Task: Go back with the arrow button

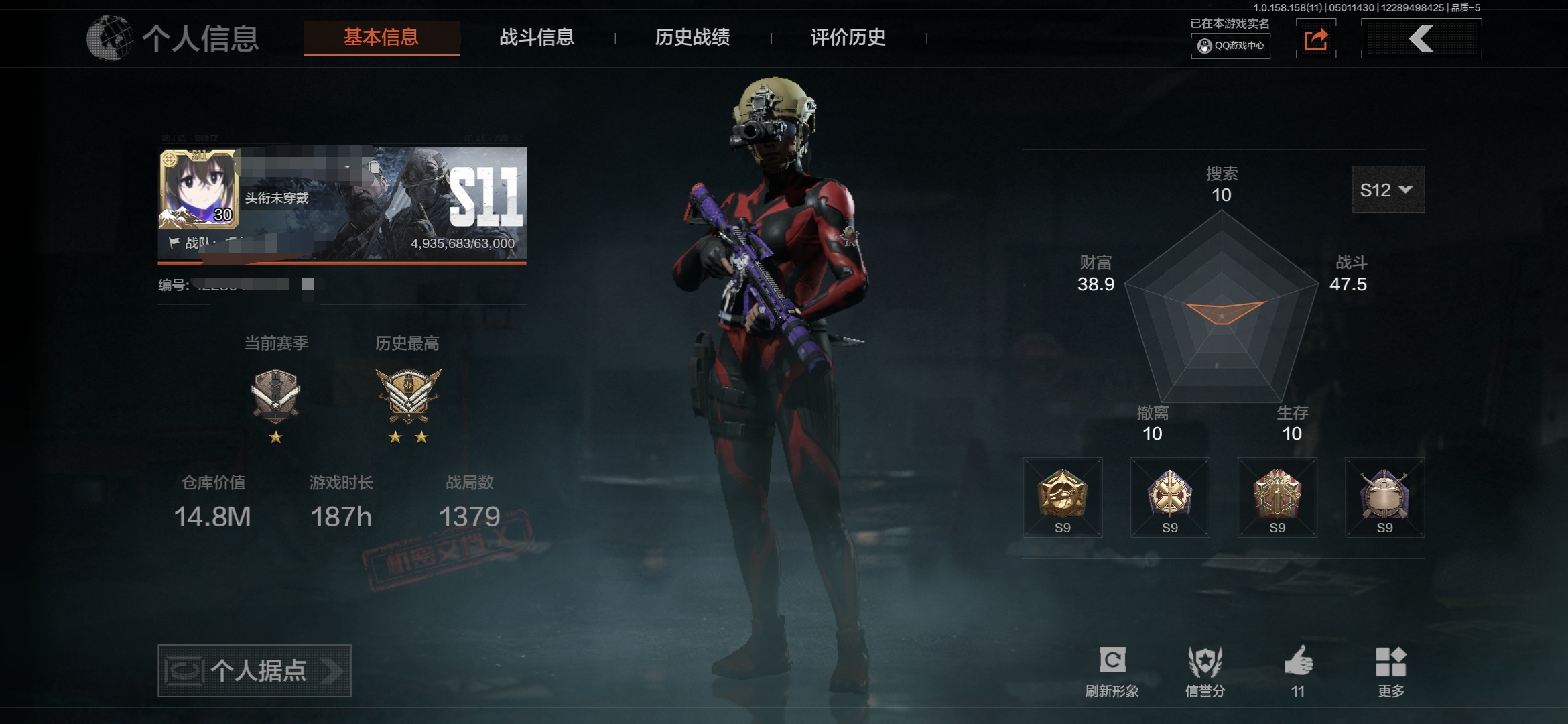Action: click(1421, 39)
